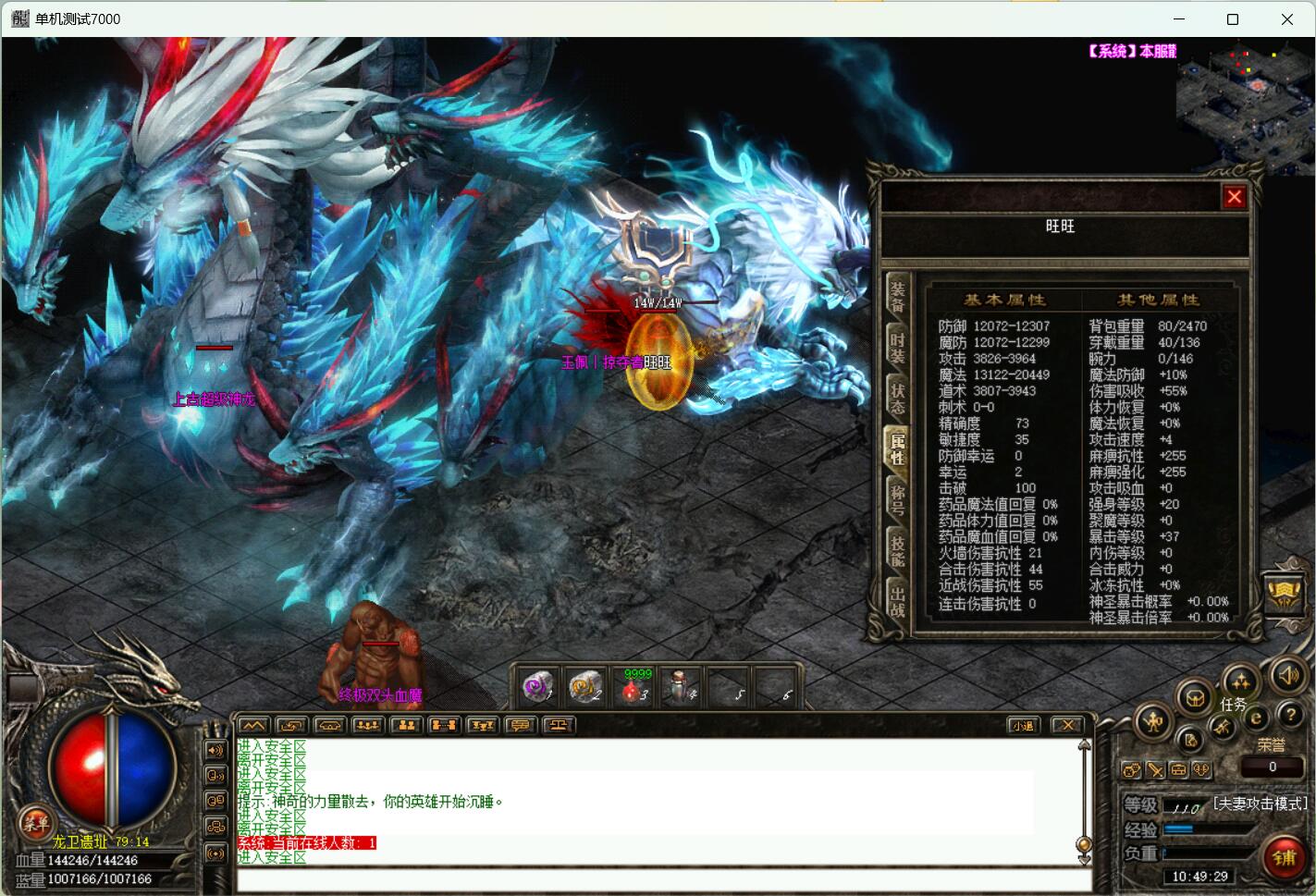Screen dimensions: 1316x896
Task: Show the 状态 status tab
Action: pos(897,398)
